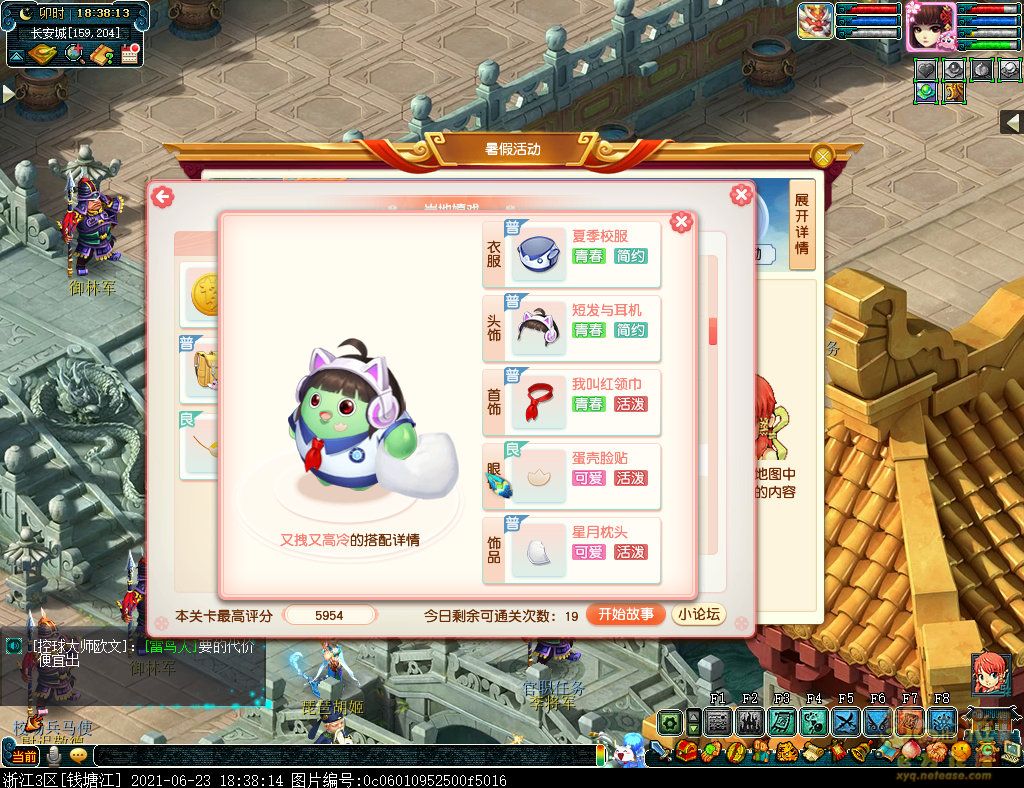Close the 暑假活动 event panel
This screenshot has width=1024, height=788.
pos(822,156)
